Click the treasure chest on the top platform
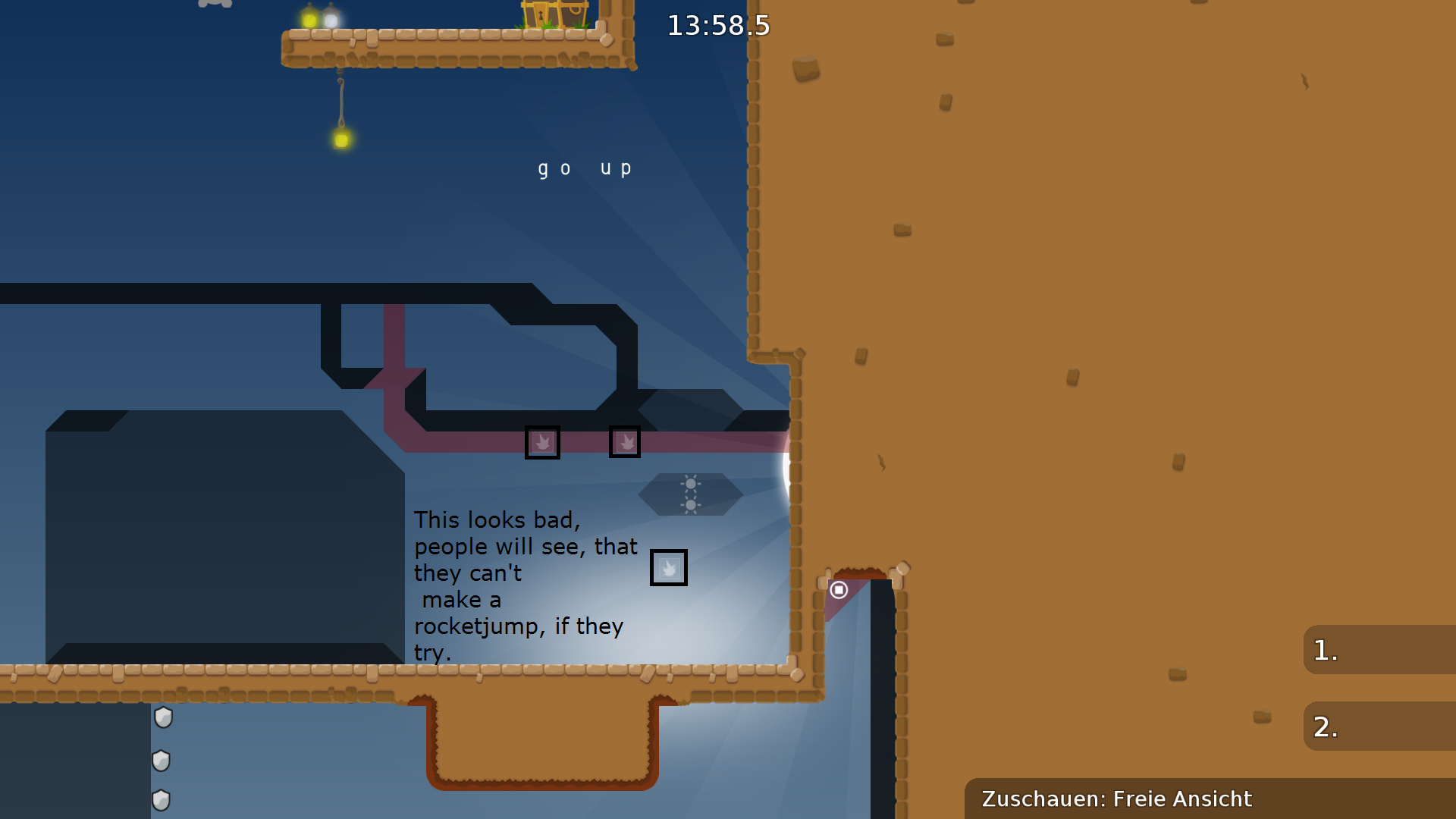 548,15
